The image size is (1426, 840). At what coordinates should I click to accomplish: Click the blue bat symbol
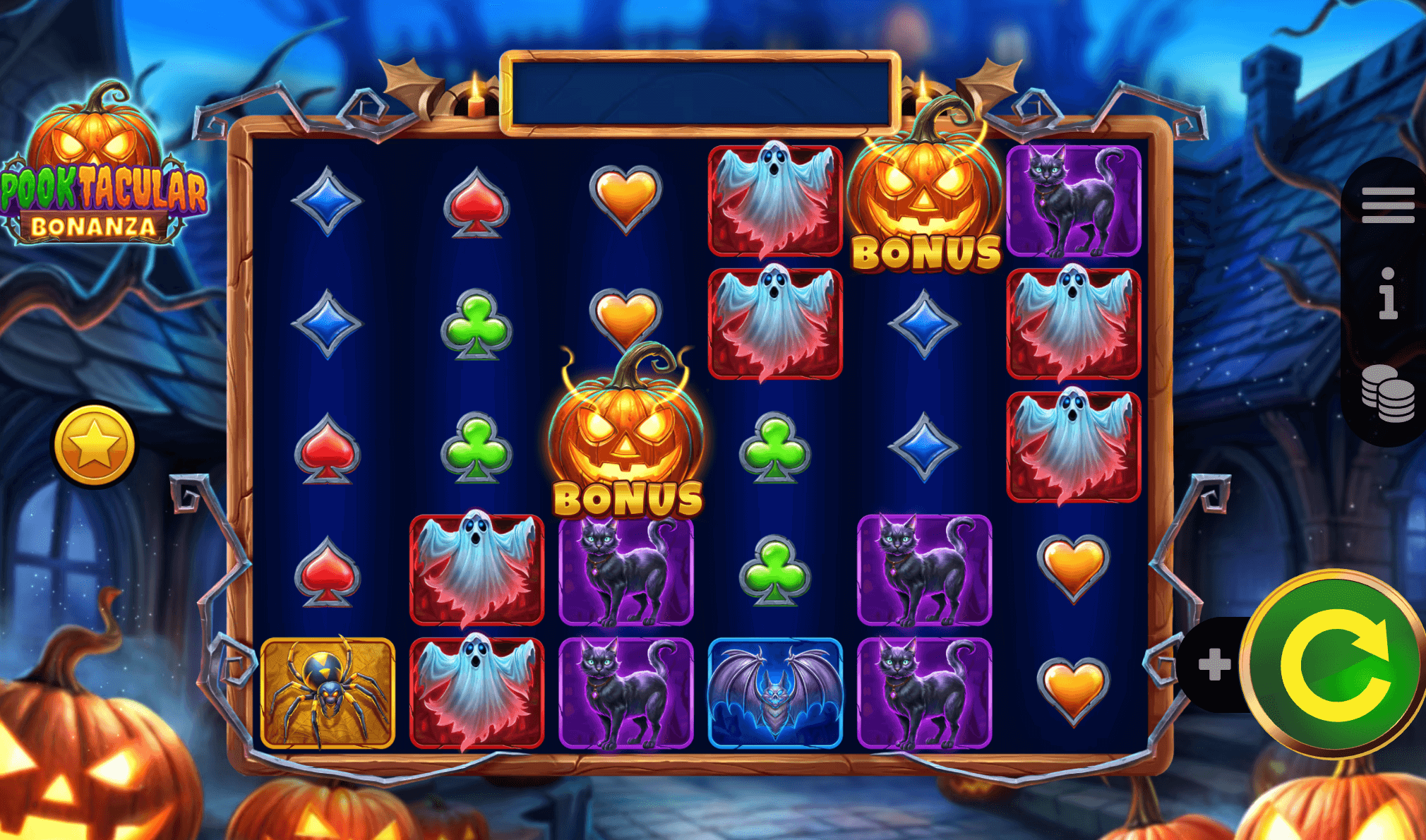[777, 692]
